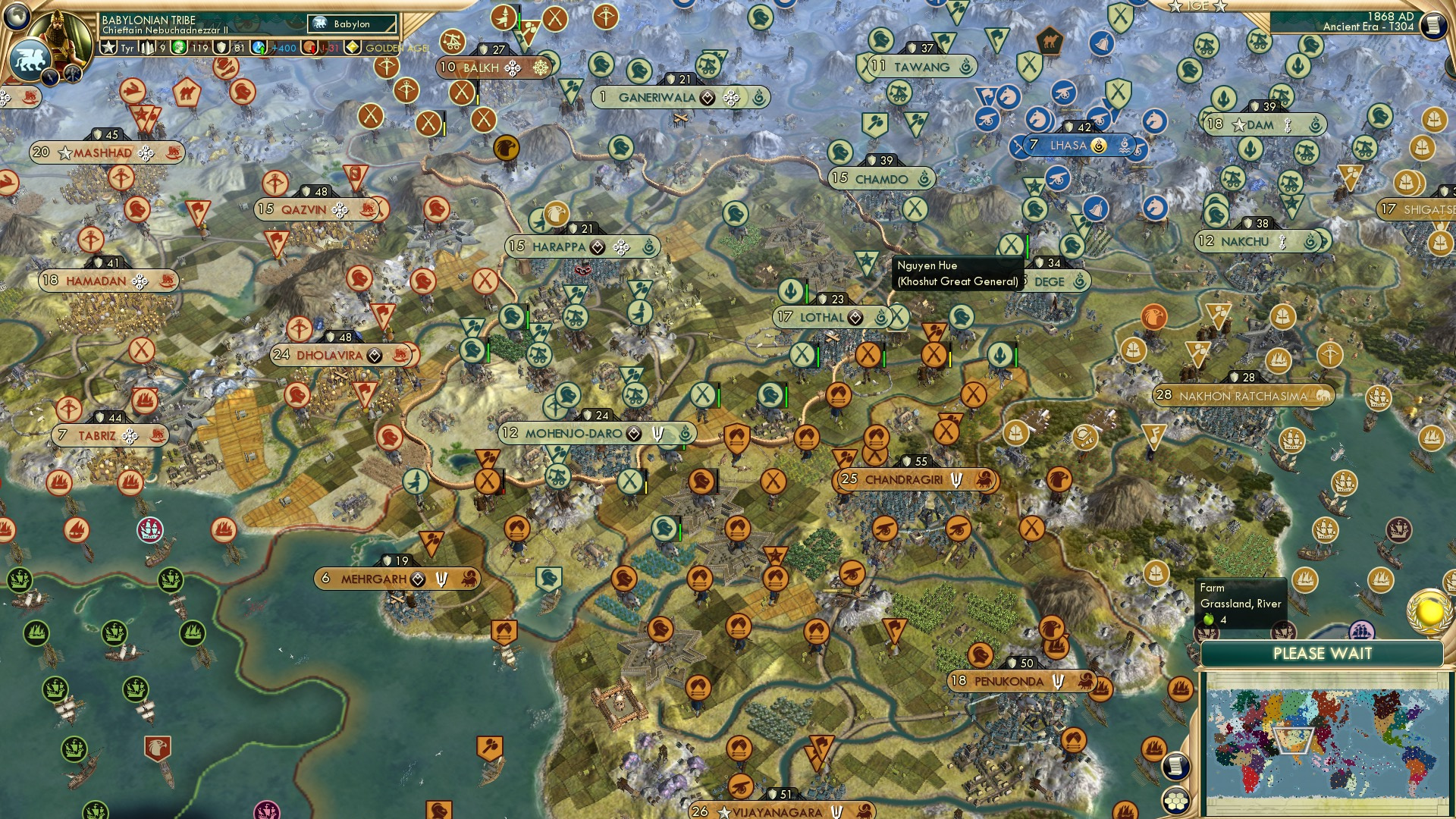
Task: Click the PLEASE WAIT button
Action: [1323, 653]
